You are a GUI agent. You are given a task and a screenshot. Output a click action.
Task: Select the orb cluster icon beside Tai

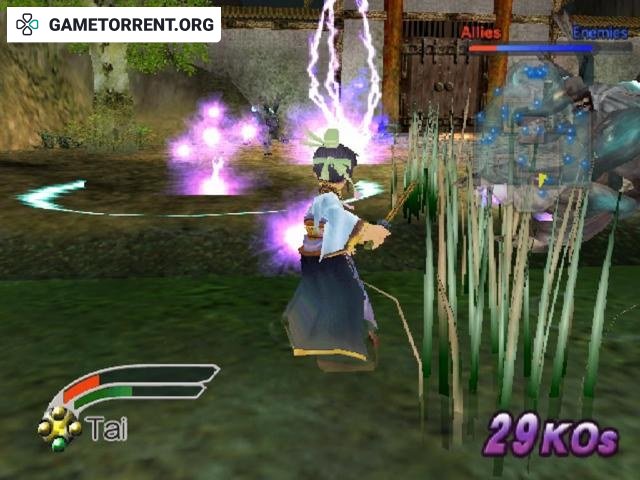point(59,428)
